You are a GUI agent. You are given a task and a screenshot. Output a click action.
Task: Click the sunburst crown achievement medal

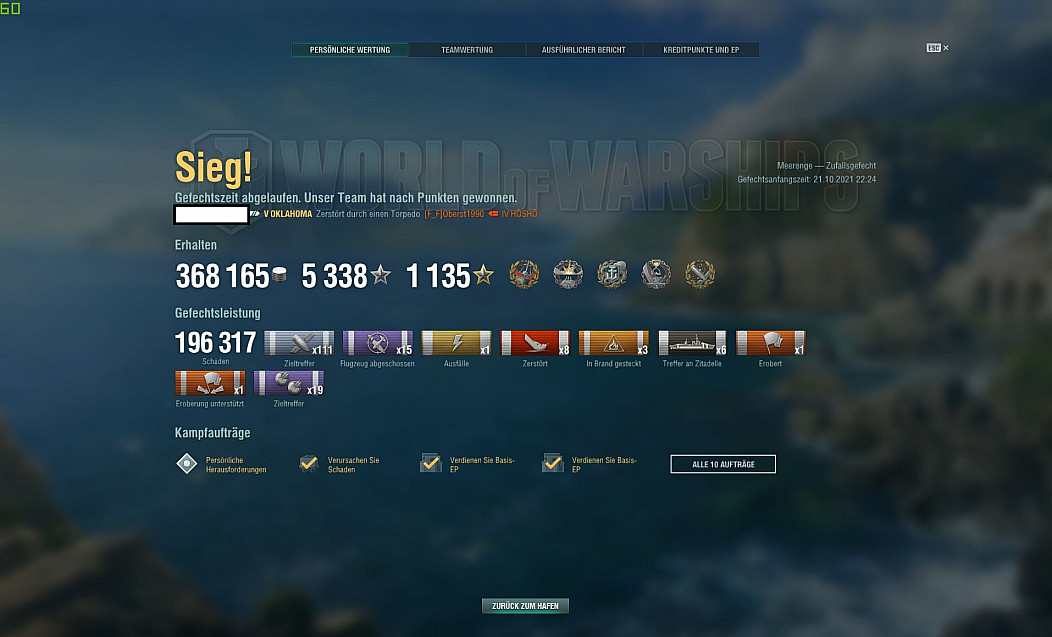568,274
